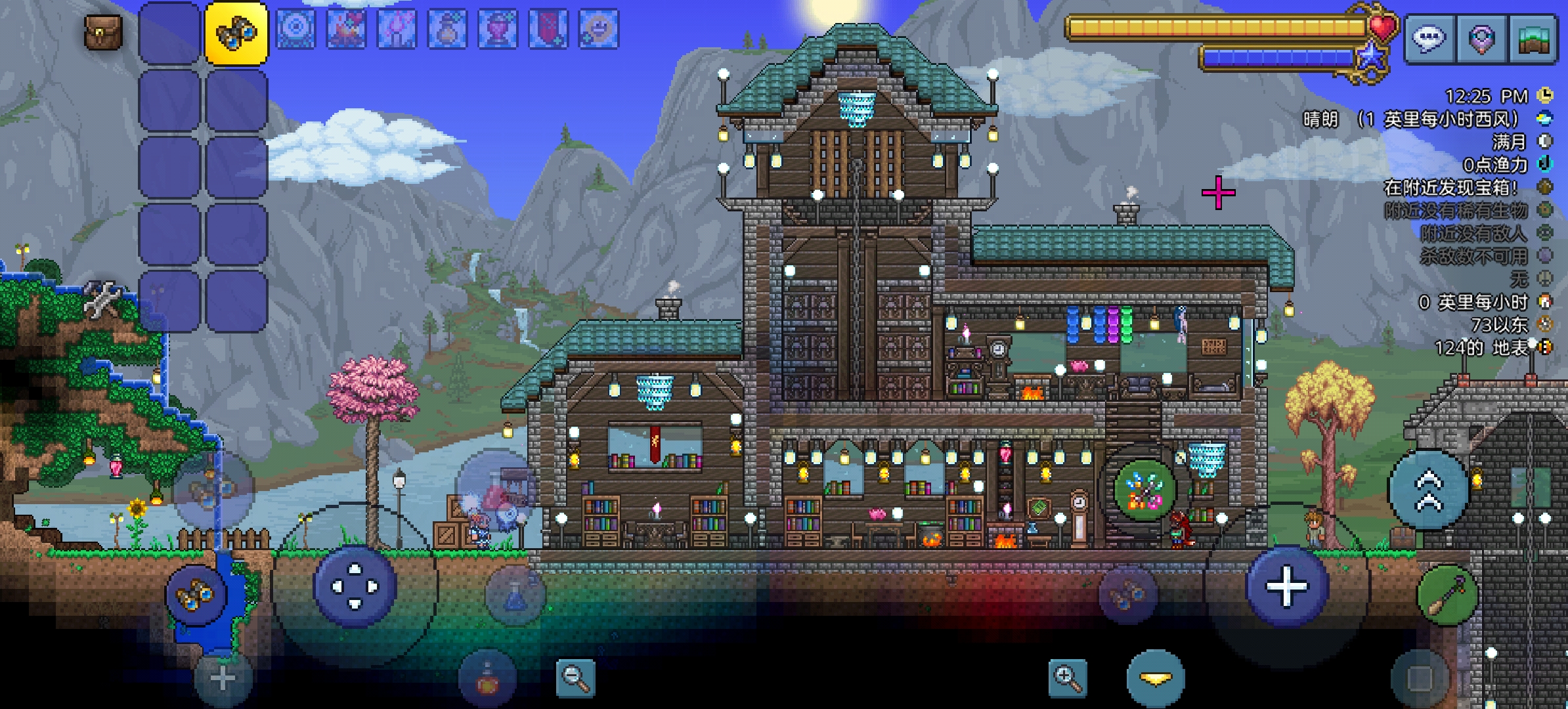Tap the campfire buff icon
The width and height of the screenshot is (1568, 709).
click(x=346, y=29)
